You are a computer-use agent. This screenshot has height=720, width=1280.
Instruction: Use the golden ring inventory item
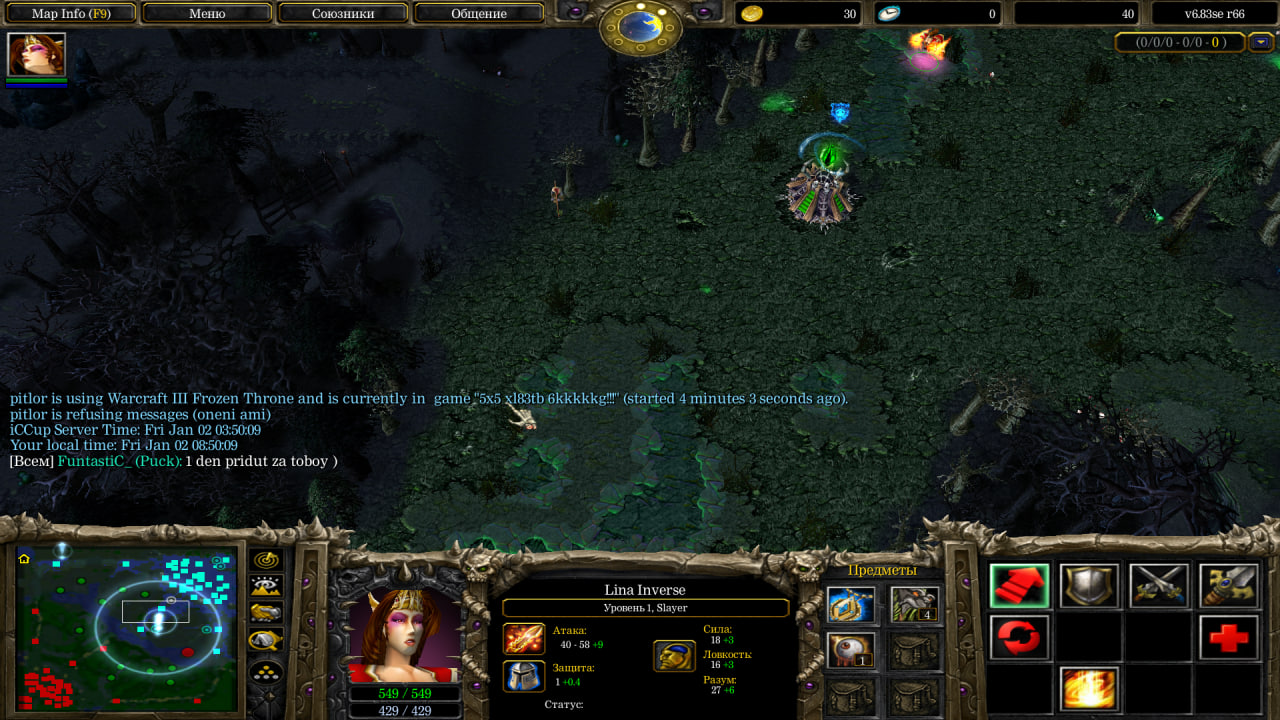point(851,605)
